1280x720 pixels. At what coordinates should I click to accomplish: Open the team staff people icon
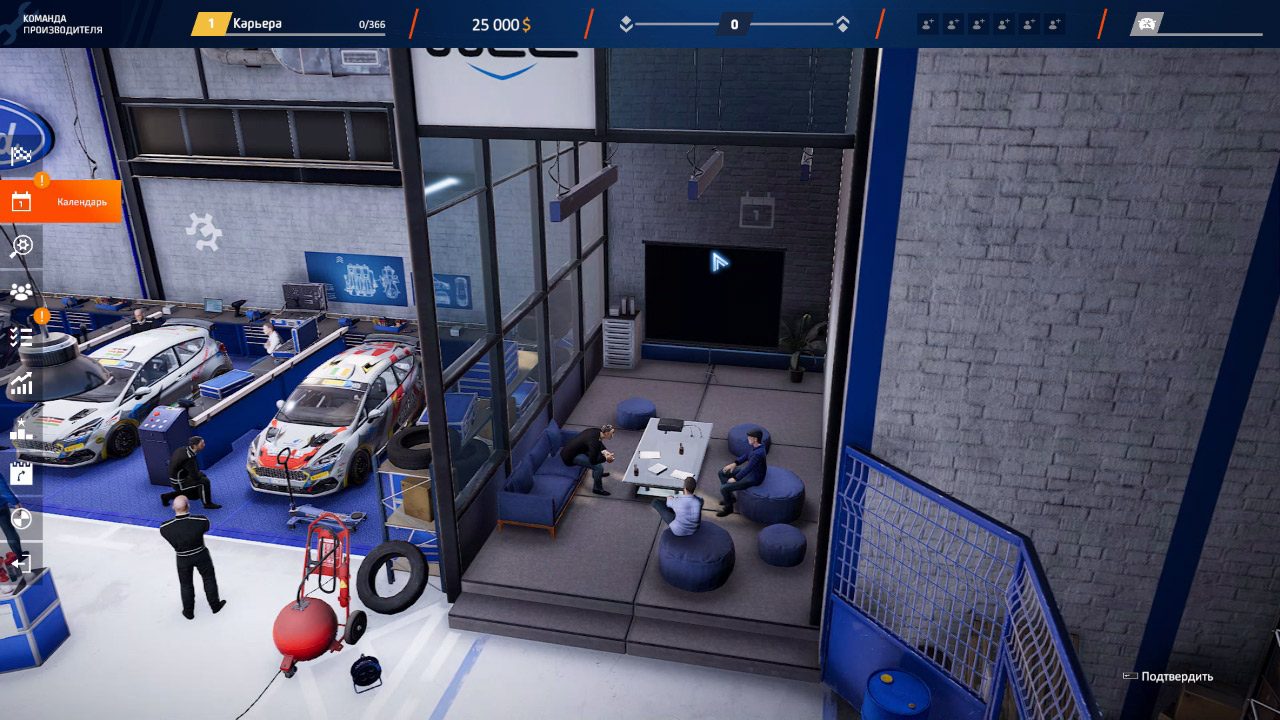pyautogui.click(x=21, y=291)
